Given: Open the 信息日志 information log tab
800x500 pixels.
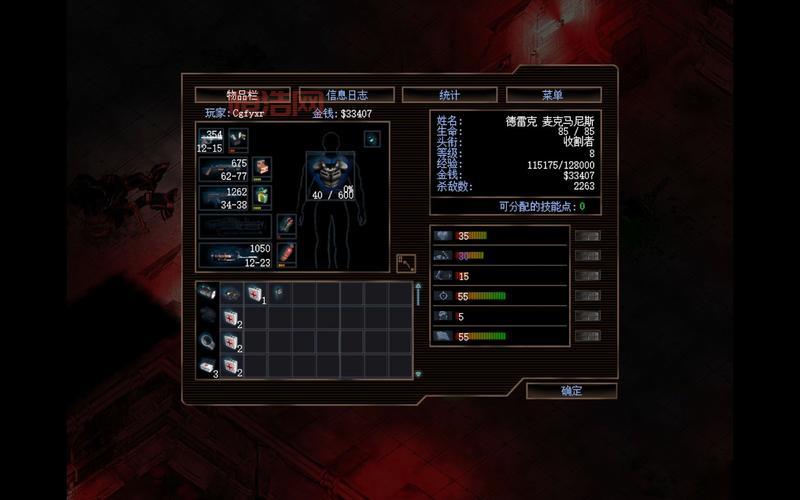Looking at the screenshot, I should click(x=346, y=95).
